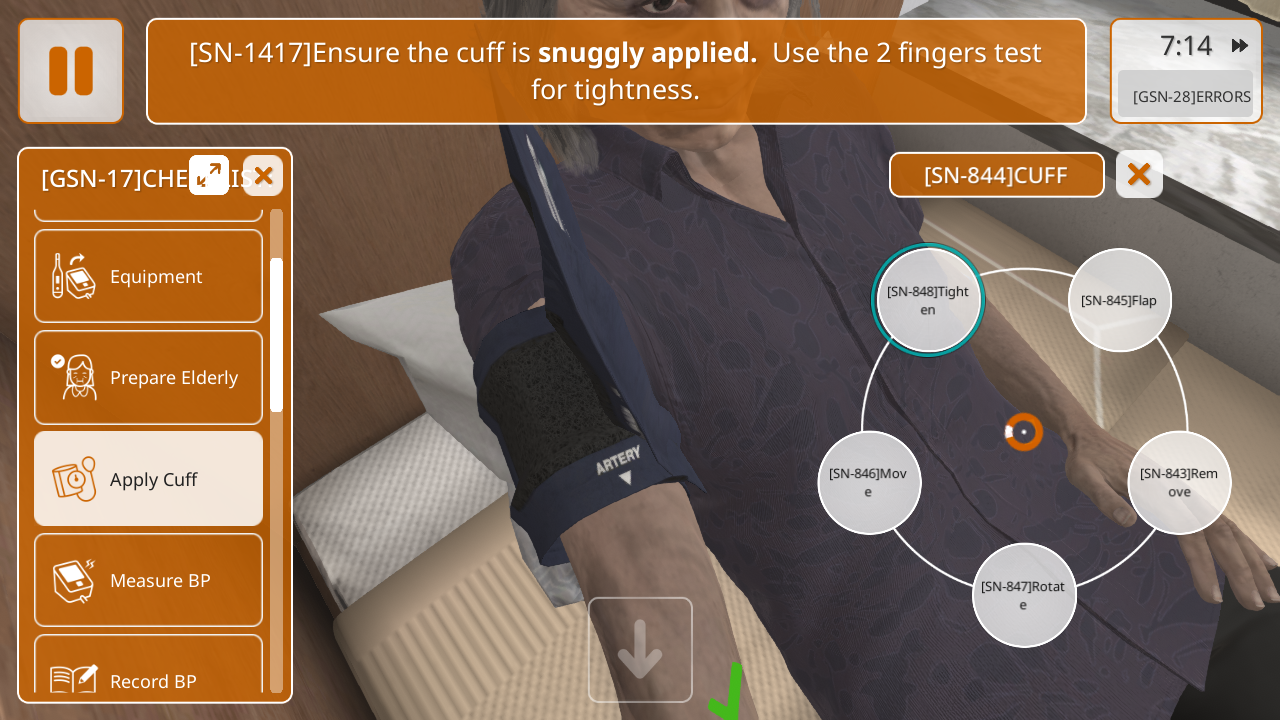
Task: Expand the checklist panel
Action: pyautogui.click(x=209, y=175)
